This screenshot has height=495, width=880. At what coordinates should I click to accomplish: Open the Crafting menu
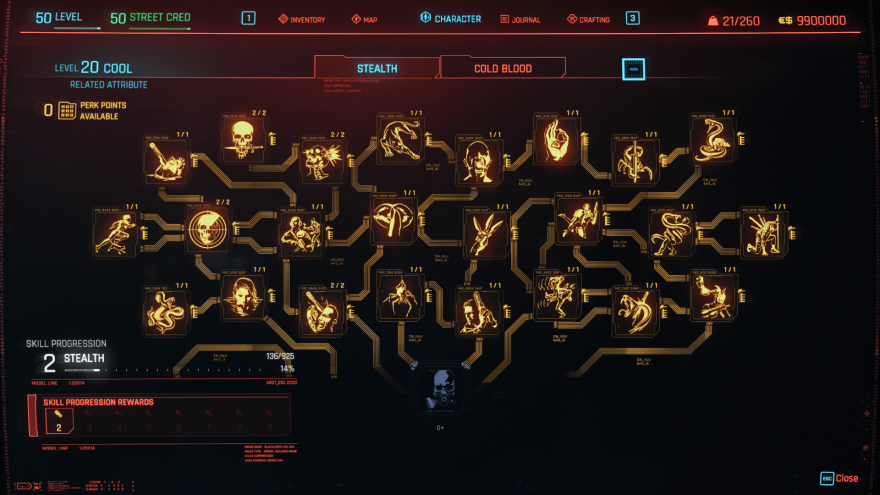(588, 19)
